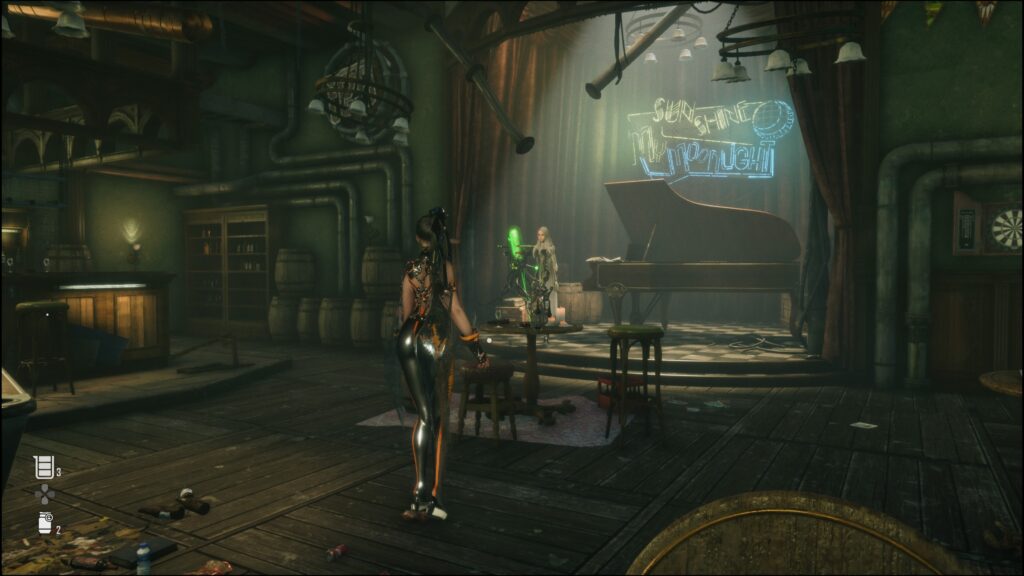This screenshot has height=576, width=1024.
Task: Select the healing pack item icon
Action: pyautogui.click(x=43, y=466)
